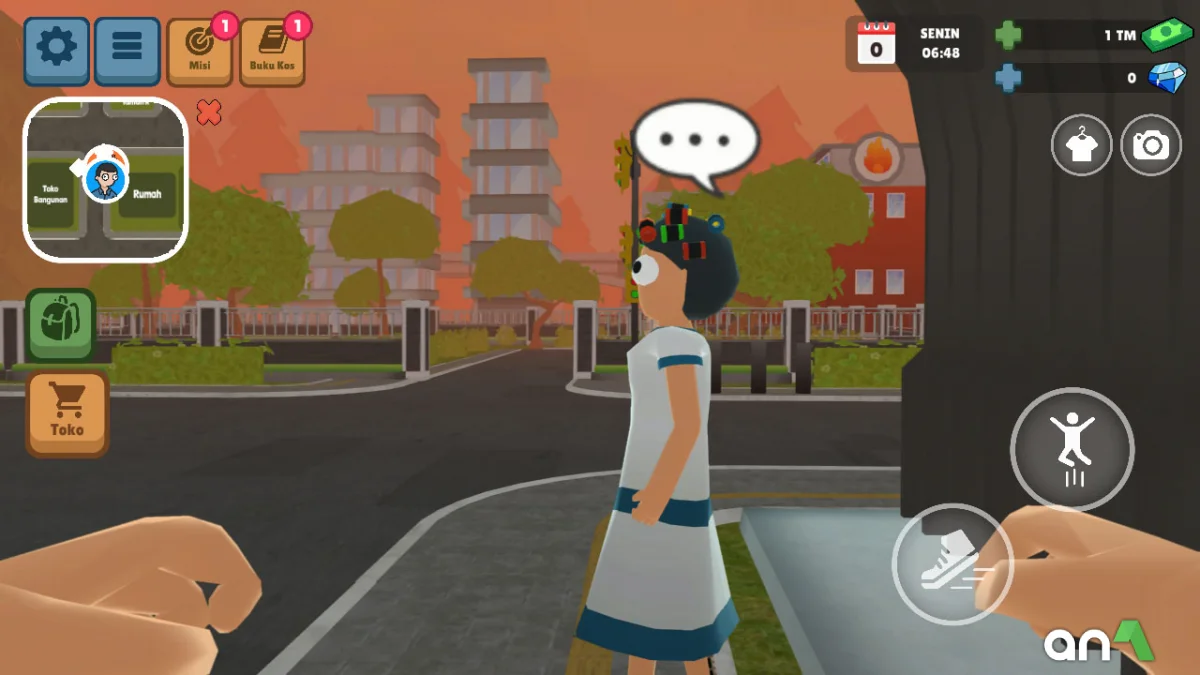The width and height of the screenshot is (1200, 675).
Task: Tap the jump action button
Action: coord(1072,449)
